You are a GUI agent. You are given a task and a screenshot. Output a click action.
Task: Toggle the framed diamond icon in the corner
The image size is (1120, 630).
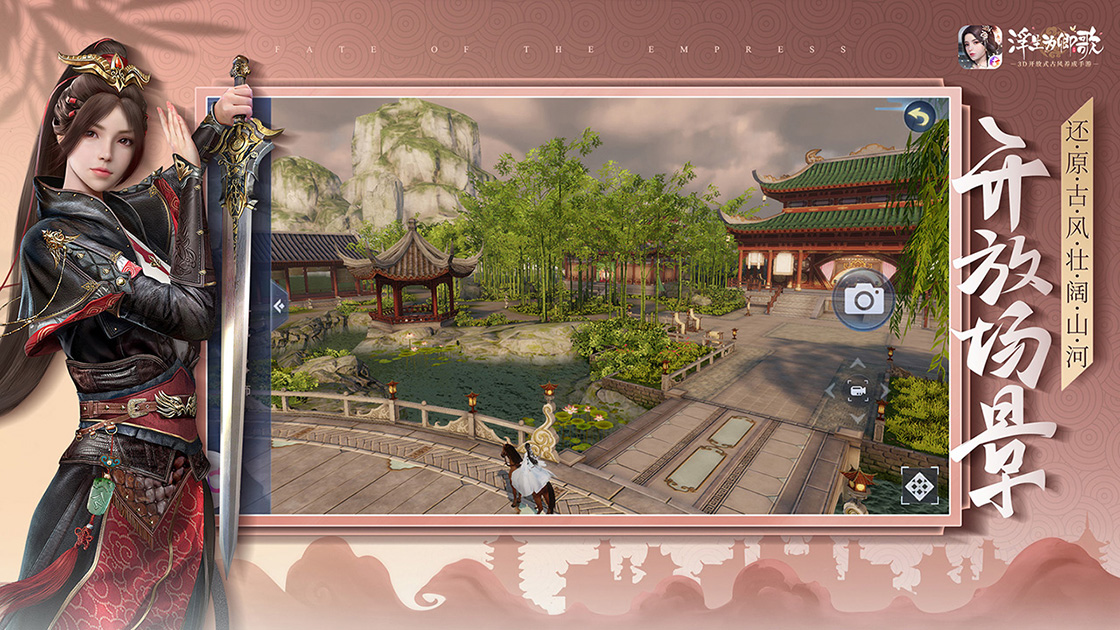pos(918,486)
